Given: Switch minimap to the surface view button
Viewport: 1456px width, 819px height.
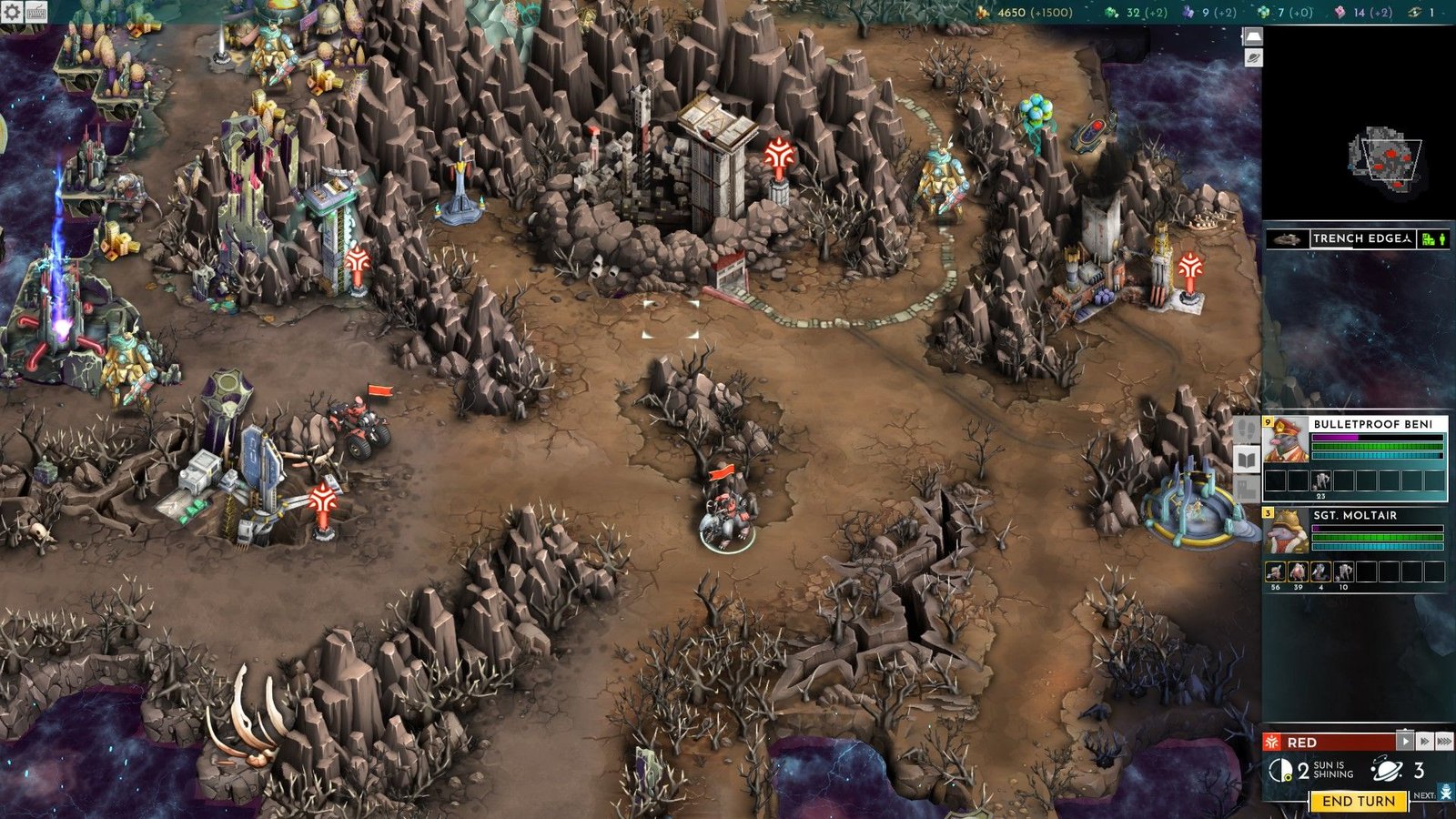Looking at the screenshot, I should tap(1253, 36).
